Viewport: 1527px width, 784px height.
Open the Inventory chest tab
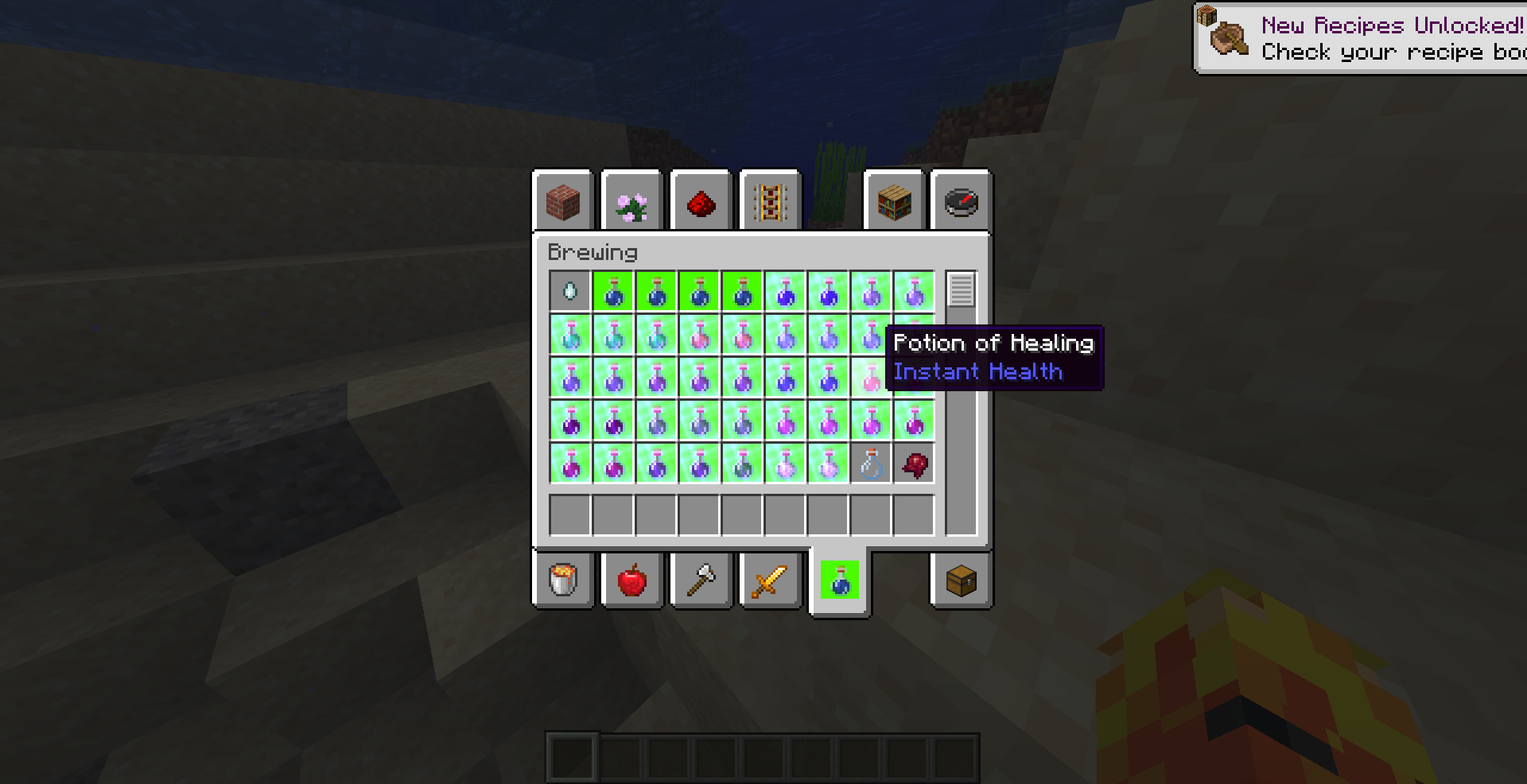(961, 580)
